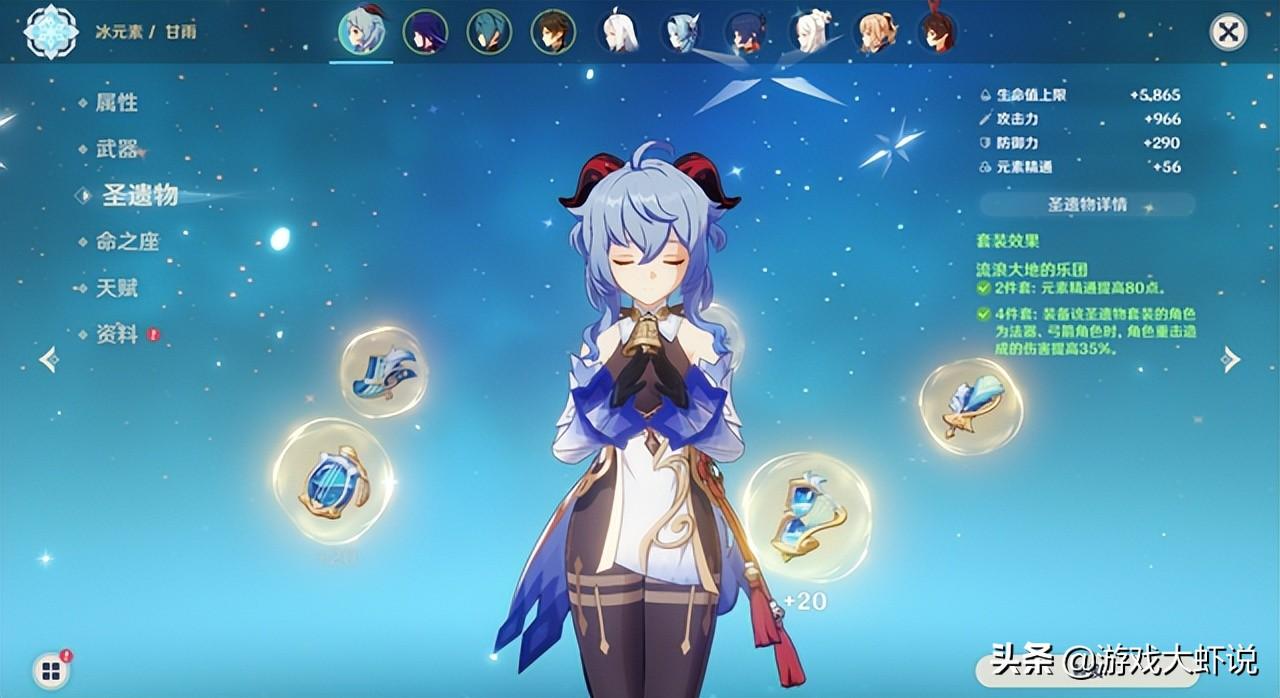Open the 武器 weapon page

[116, 150]
